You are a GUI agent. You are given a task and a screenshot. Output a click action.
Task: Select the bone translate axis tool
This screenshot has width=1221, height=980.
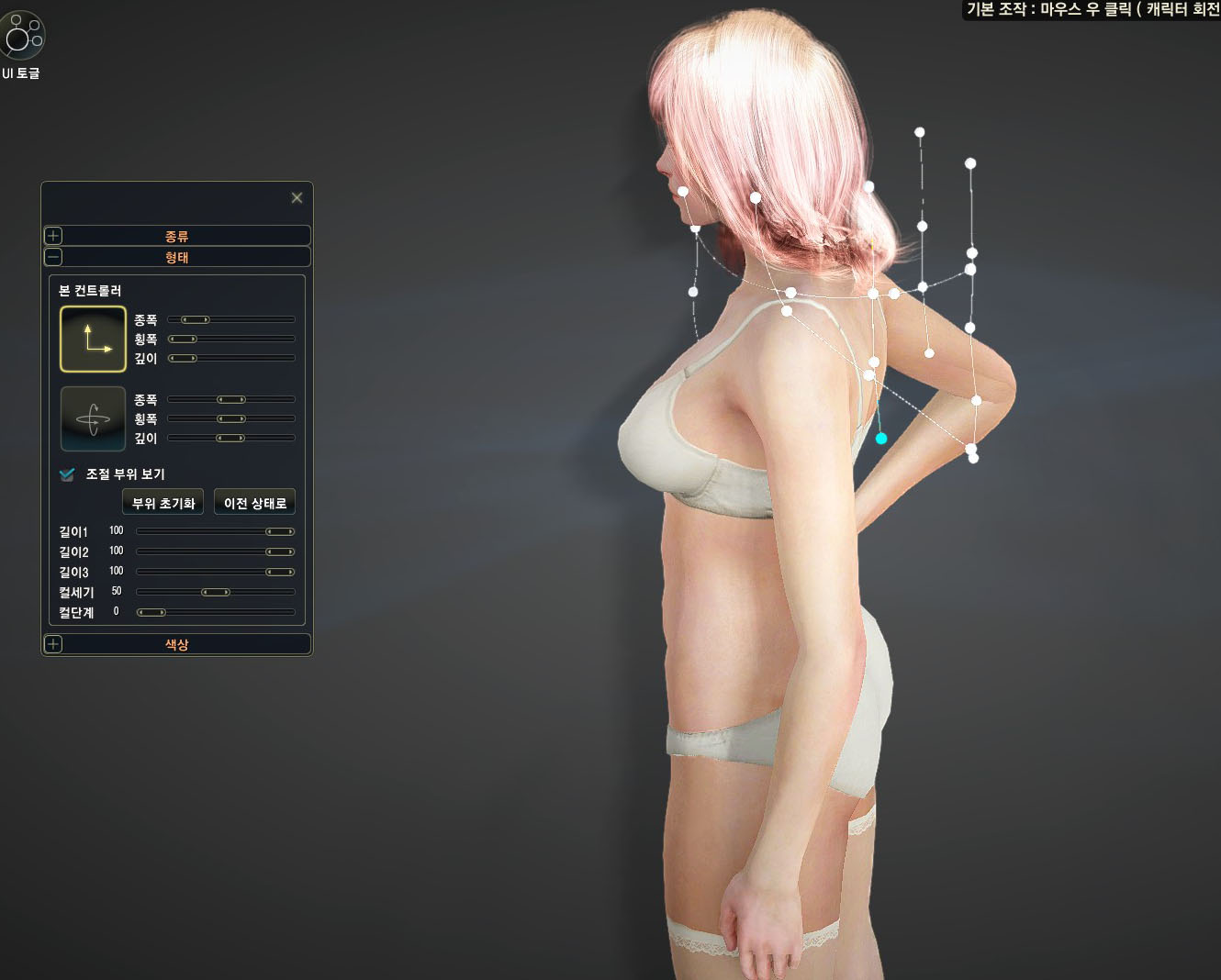click(x=93, y=339)
